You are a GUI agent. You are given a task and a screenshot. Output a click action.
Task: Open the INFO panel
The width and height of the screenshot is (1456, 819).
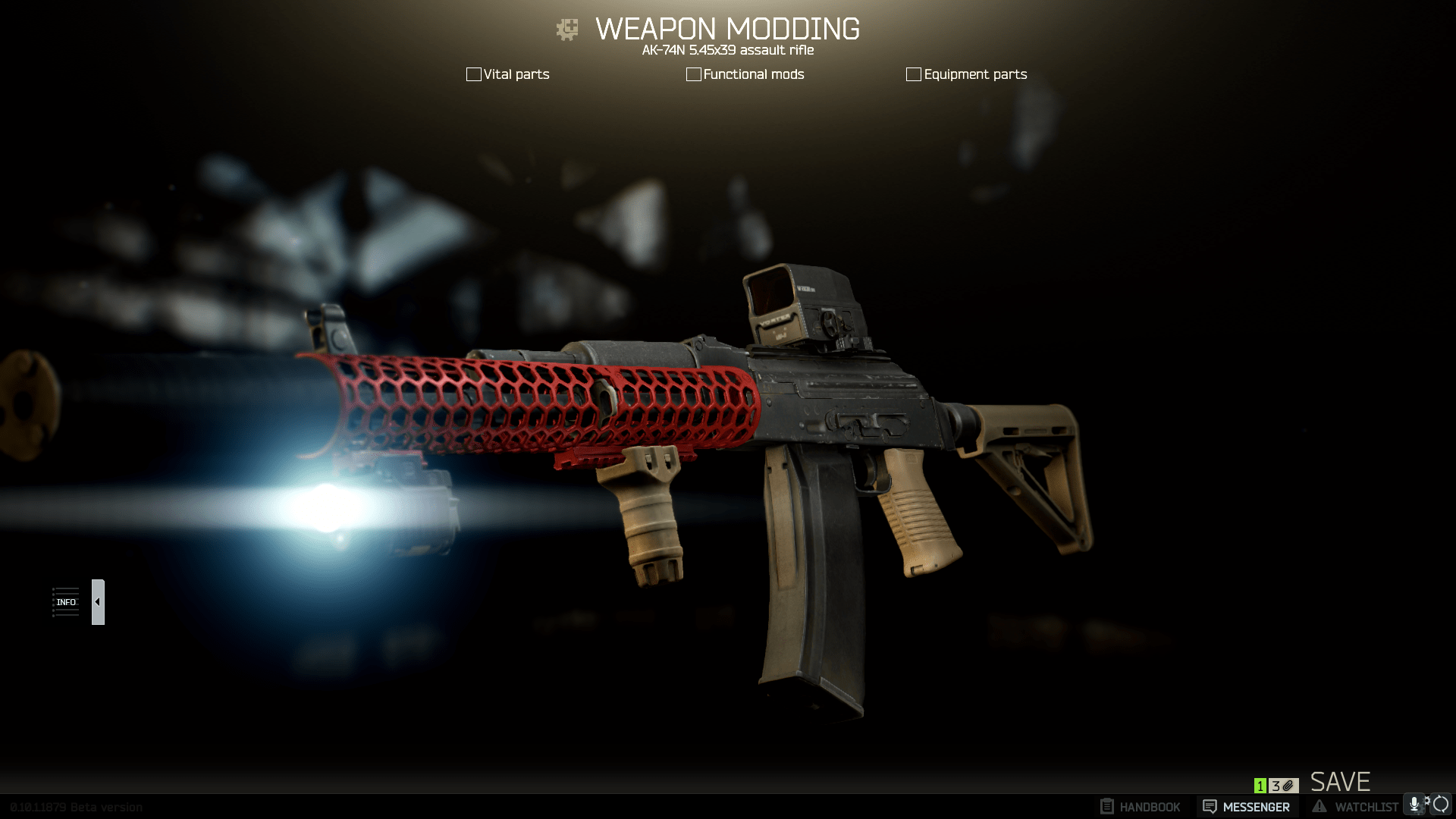click(x=66, y=601)
